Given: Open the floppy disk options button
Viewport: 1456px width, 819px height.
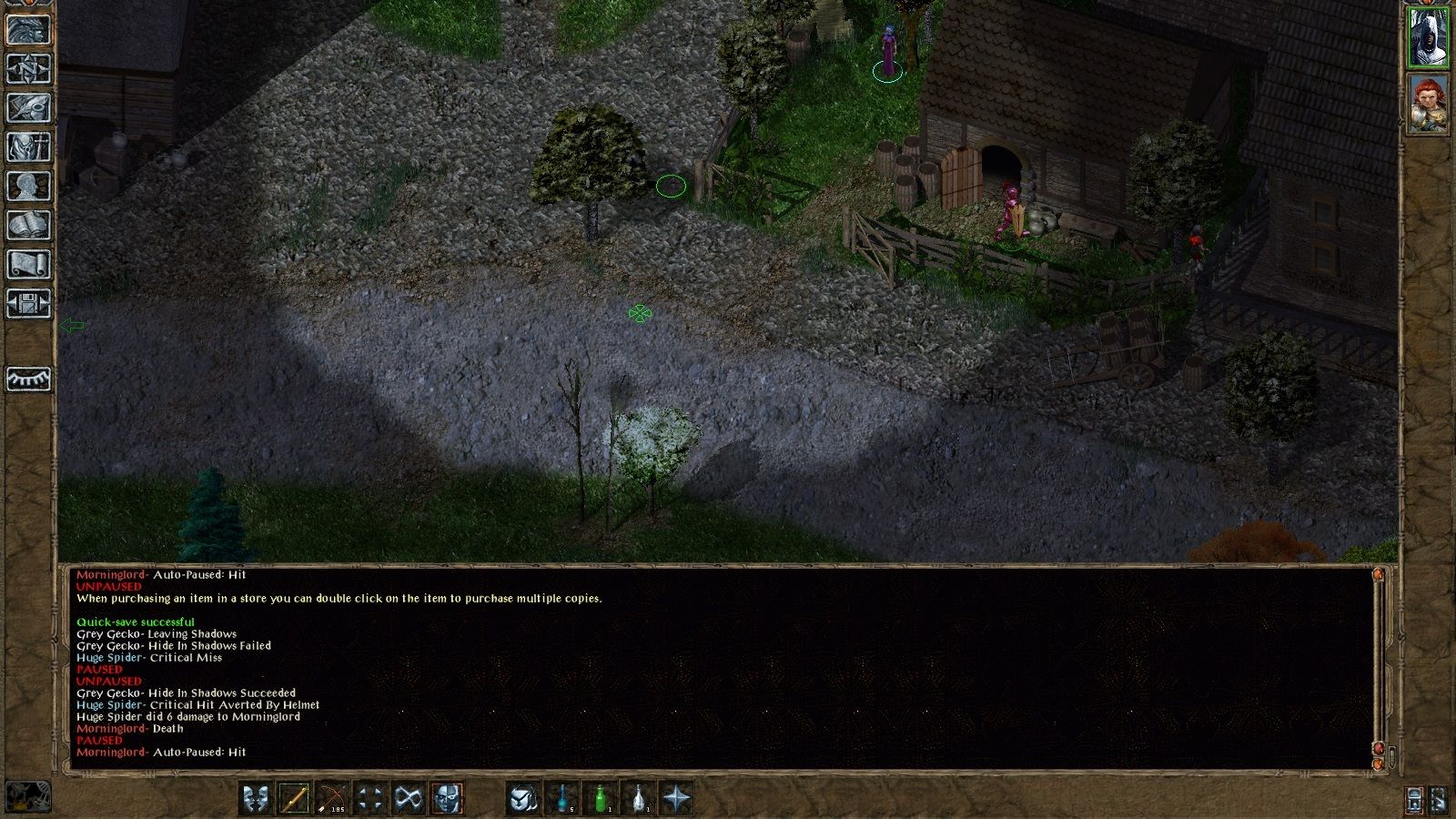Looking at the screenshot, I should (28, 304).
